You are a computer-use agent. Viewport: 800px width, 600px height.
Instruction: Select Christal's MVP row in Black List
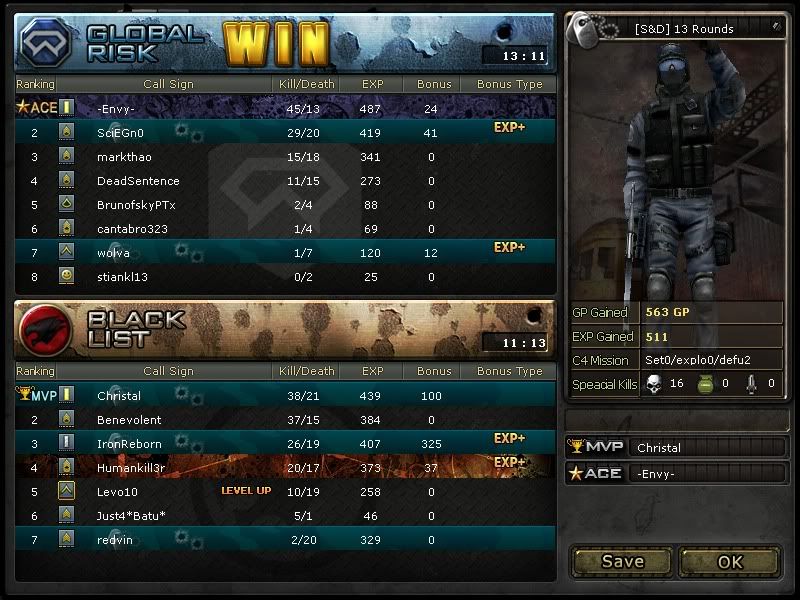(x=285, y=396)
